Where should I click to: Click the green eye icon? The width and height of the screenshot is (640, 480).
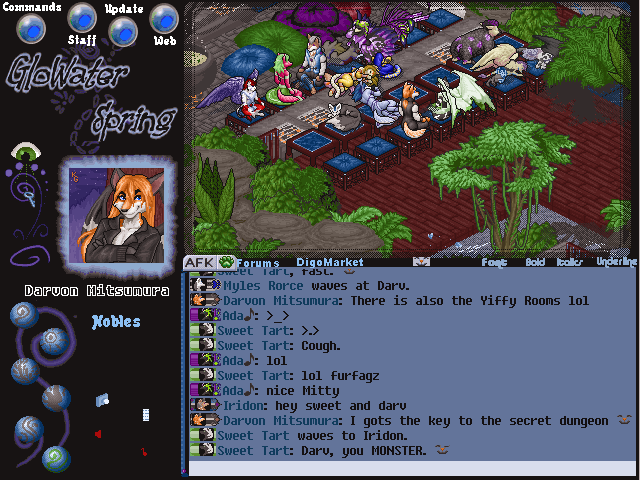(x=24, y=154)
